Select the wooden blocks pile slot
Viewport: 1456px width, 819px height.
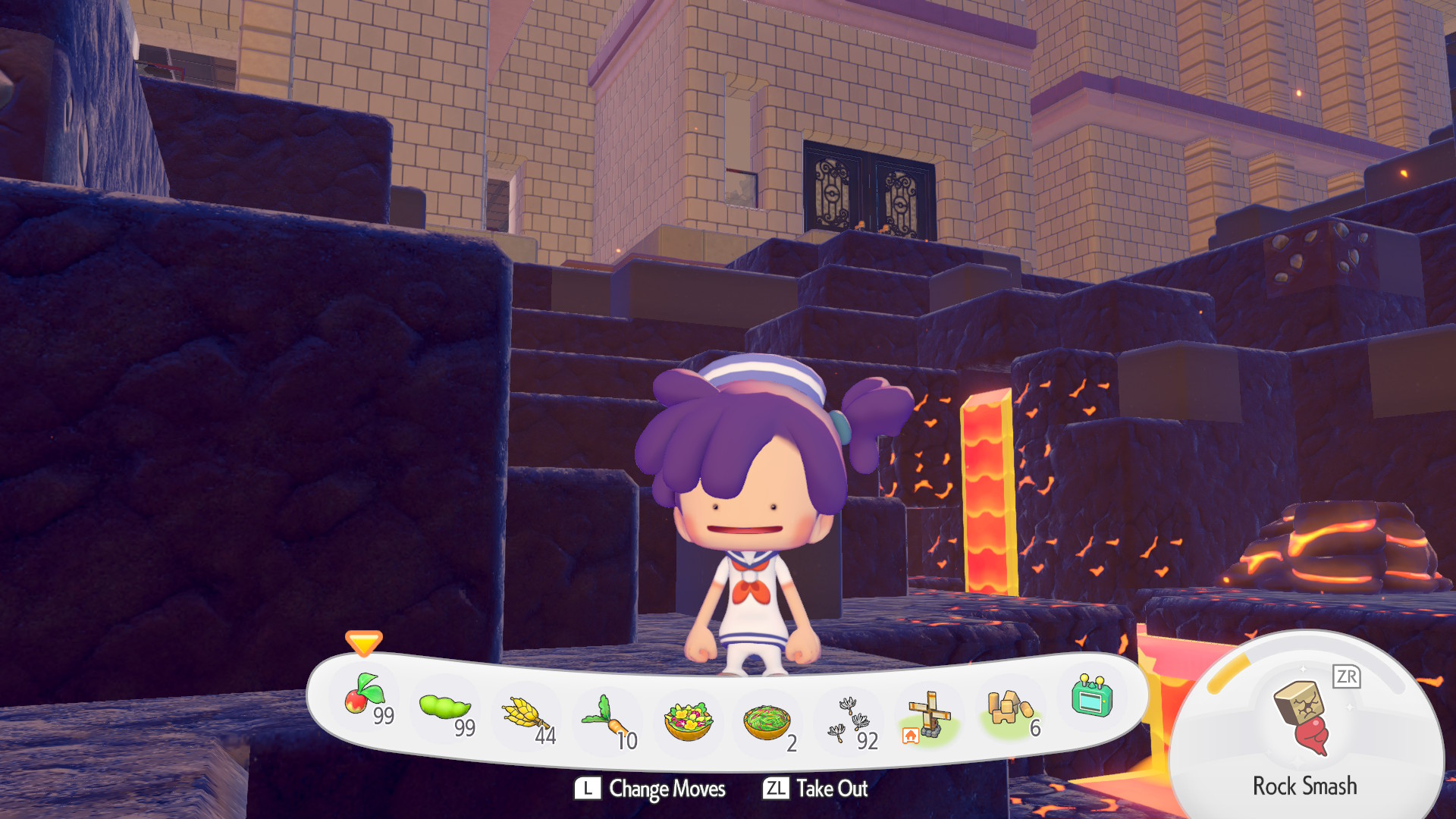1009,709
